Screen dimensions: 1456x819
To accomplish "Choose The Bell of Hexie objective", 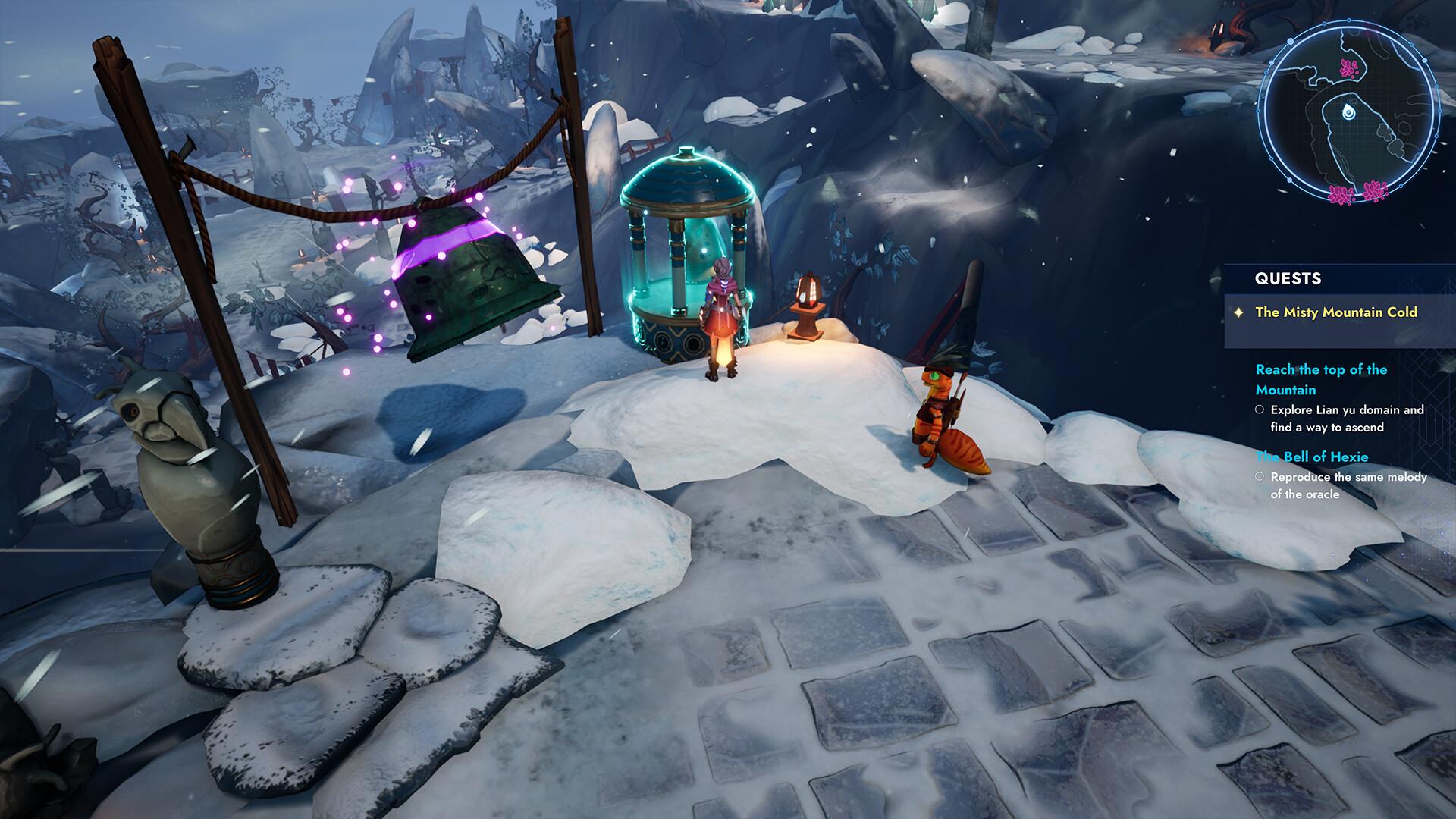I will click(x=1312, y=457).
